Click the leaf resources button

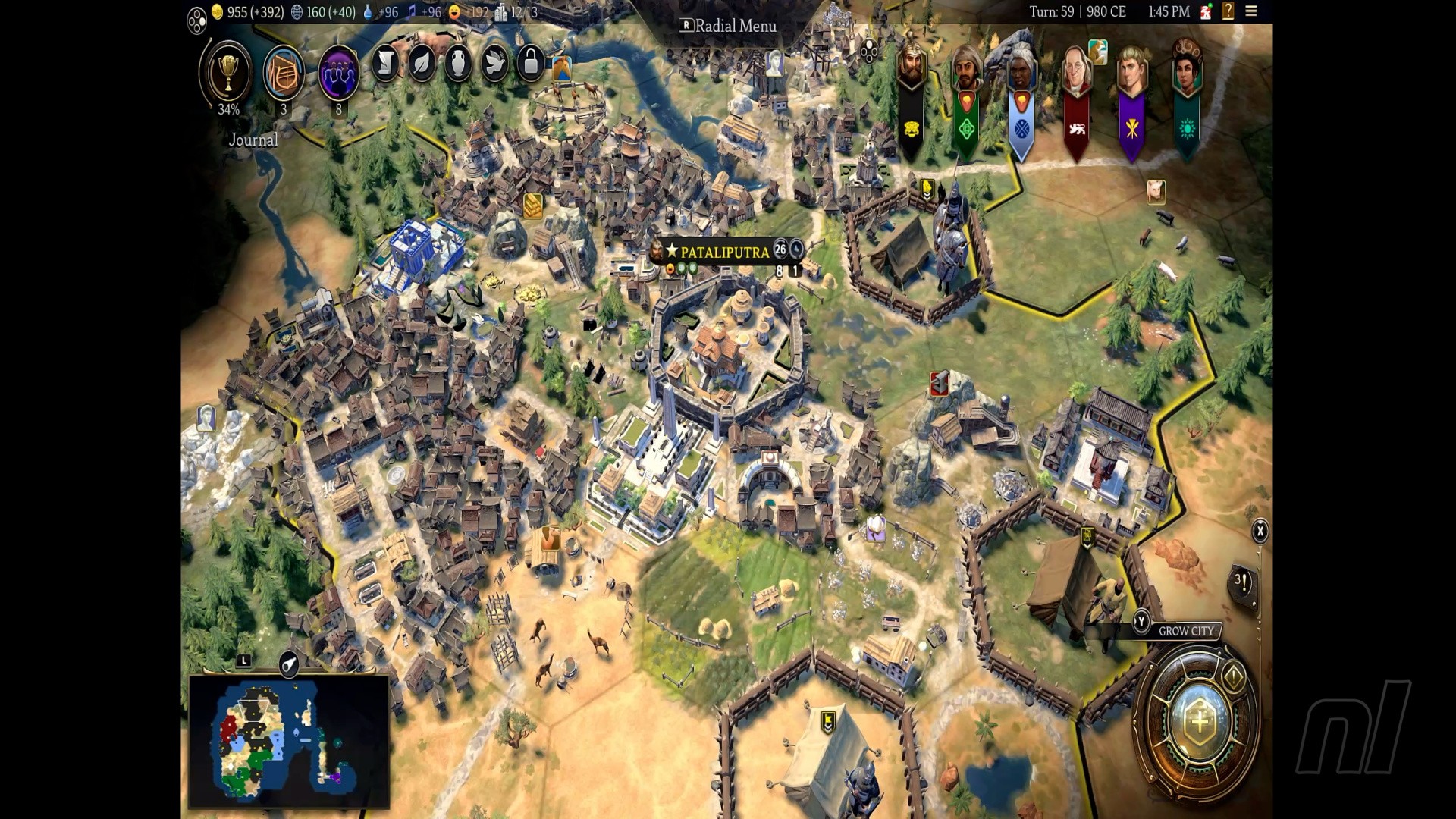click(422, 64)
